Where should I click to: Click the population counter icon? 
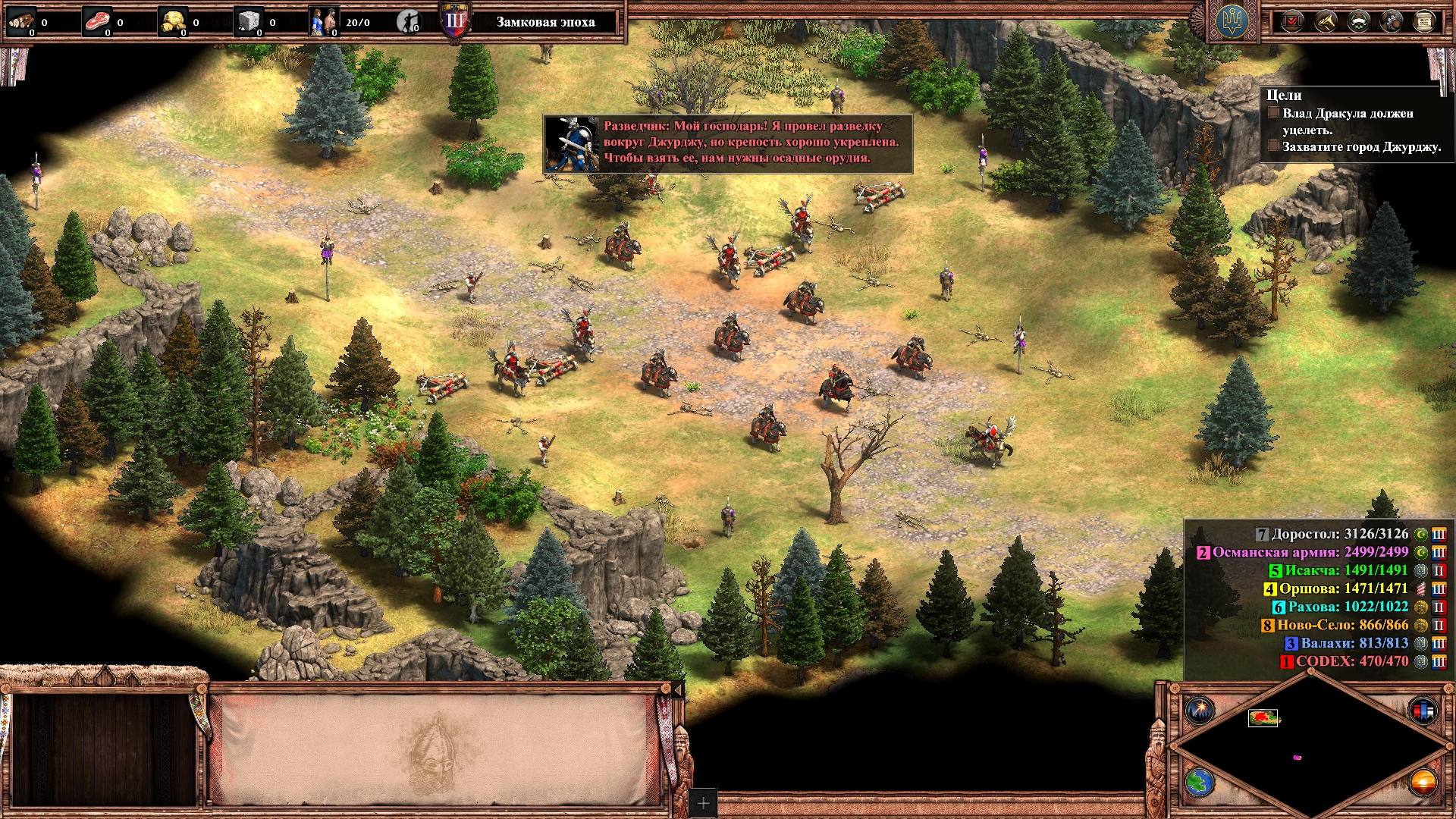(324, 22)
